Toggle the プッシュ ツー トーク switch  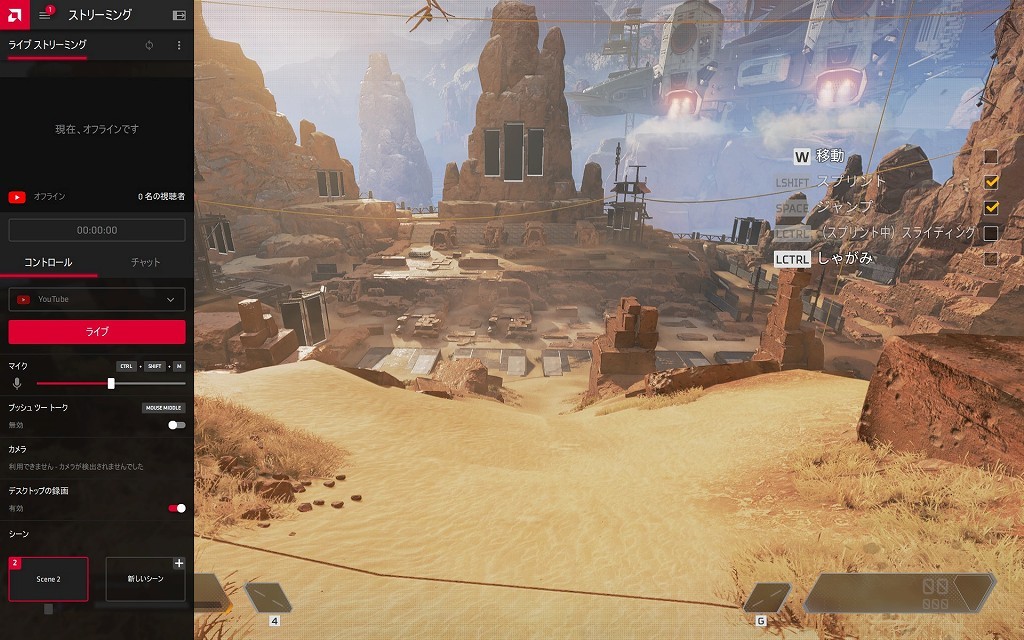177,425
